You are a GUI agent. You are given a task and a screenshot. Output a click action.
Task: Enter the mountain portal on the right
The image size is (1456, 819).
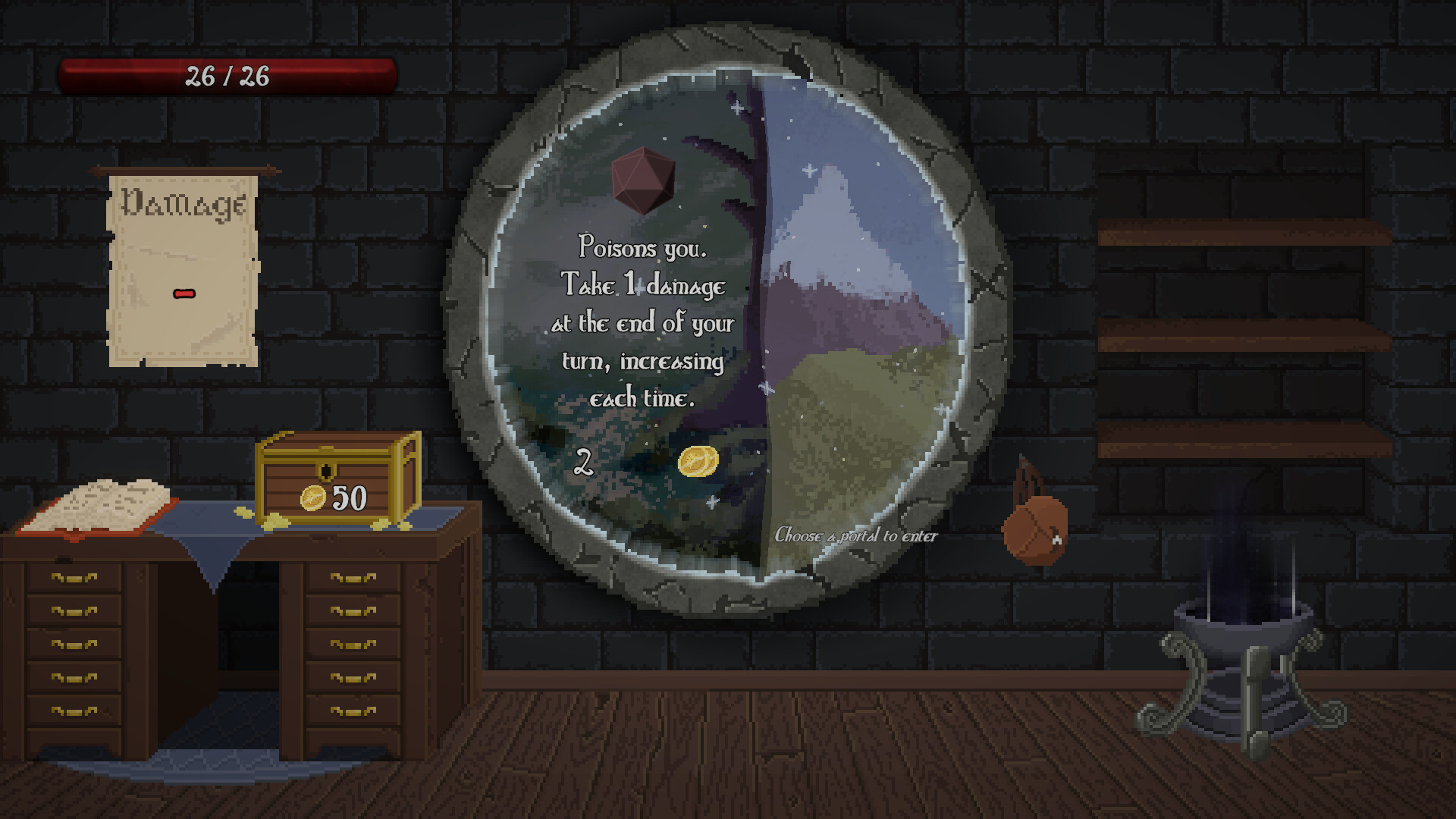(849, 303)
